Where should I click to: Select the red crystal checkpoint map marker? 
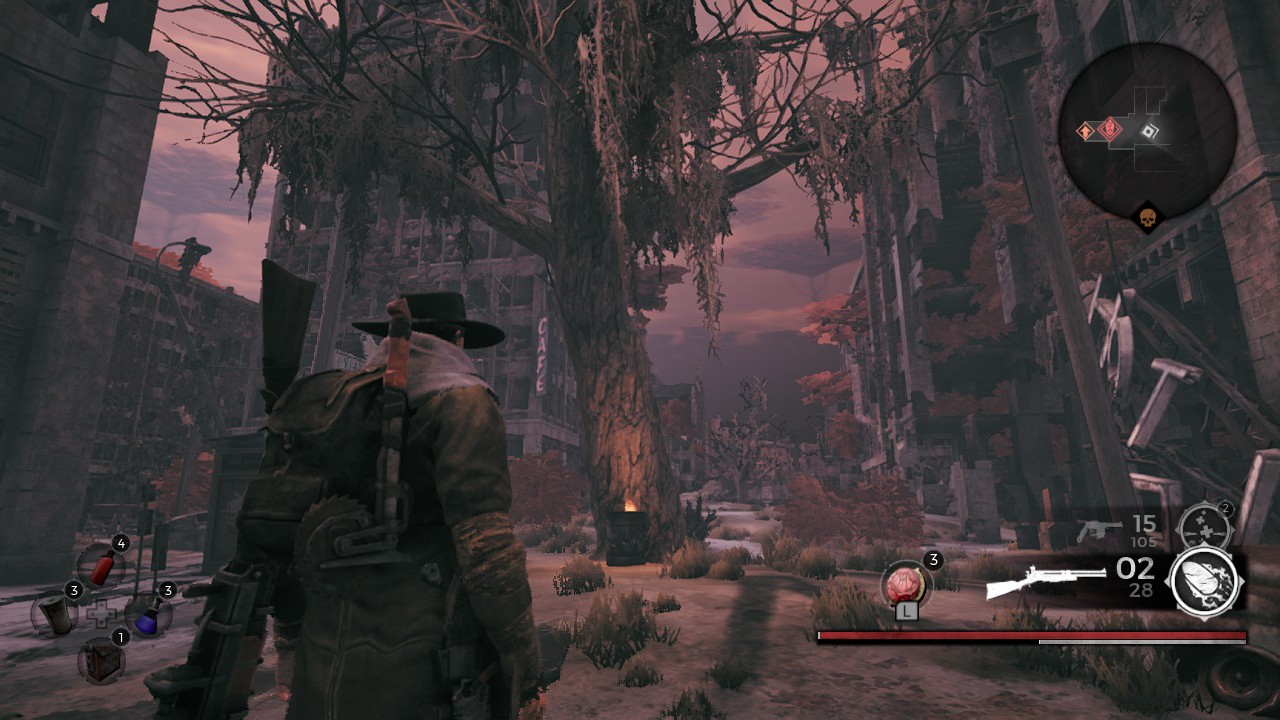(x=1109, y=129)
